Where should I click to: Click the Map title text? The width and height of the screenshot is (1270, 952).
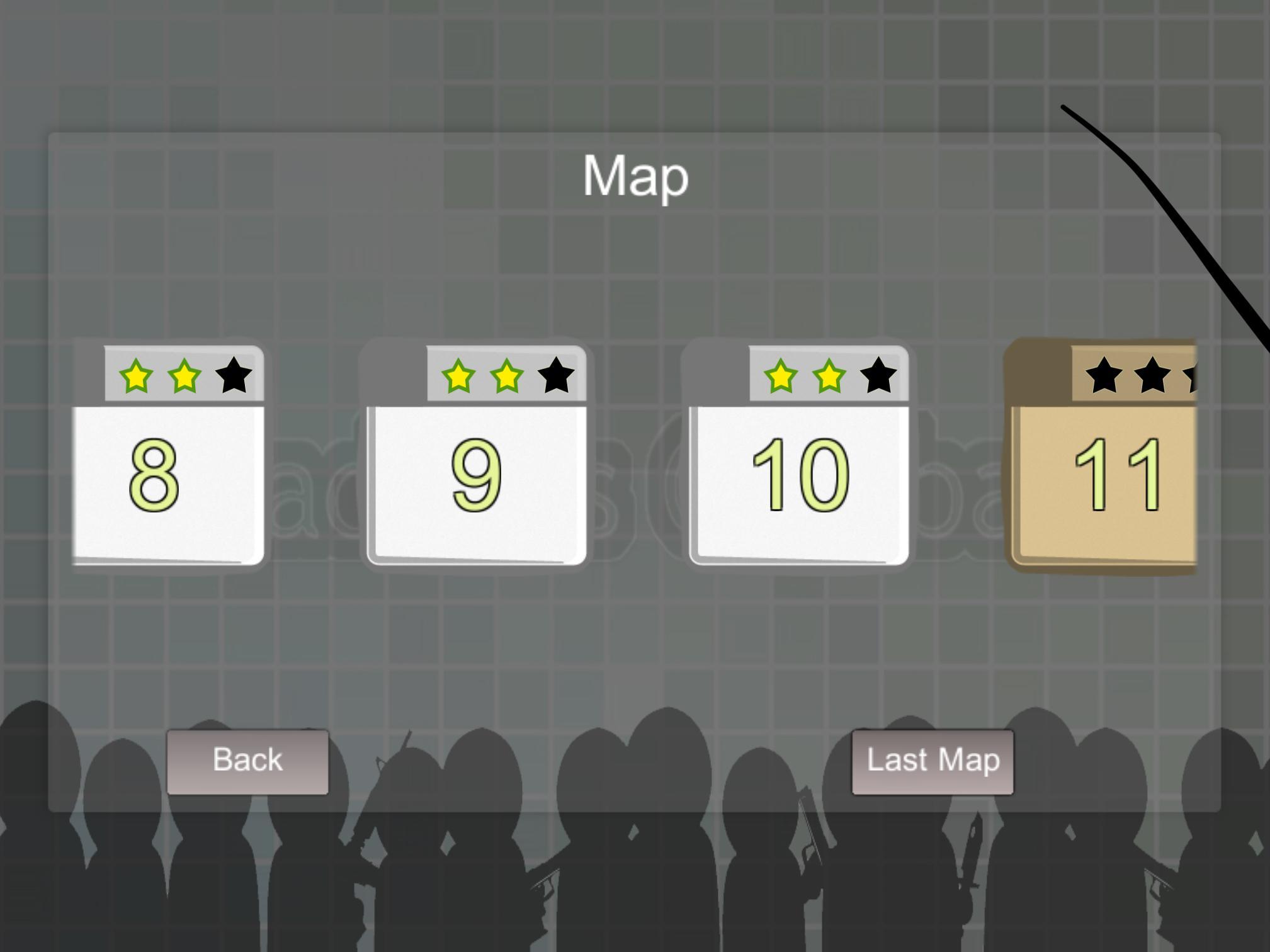(x=635, y=177)
